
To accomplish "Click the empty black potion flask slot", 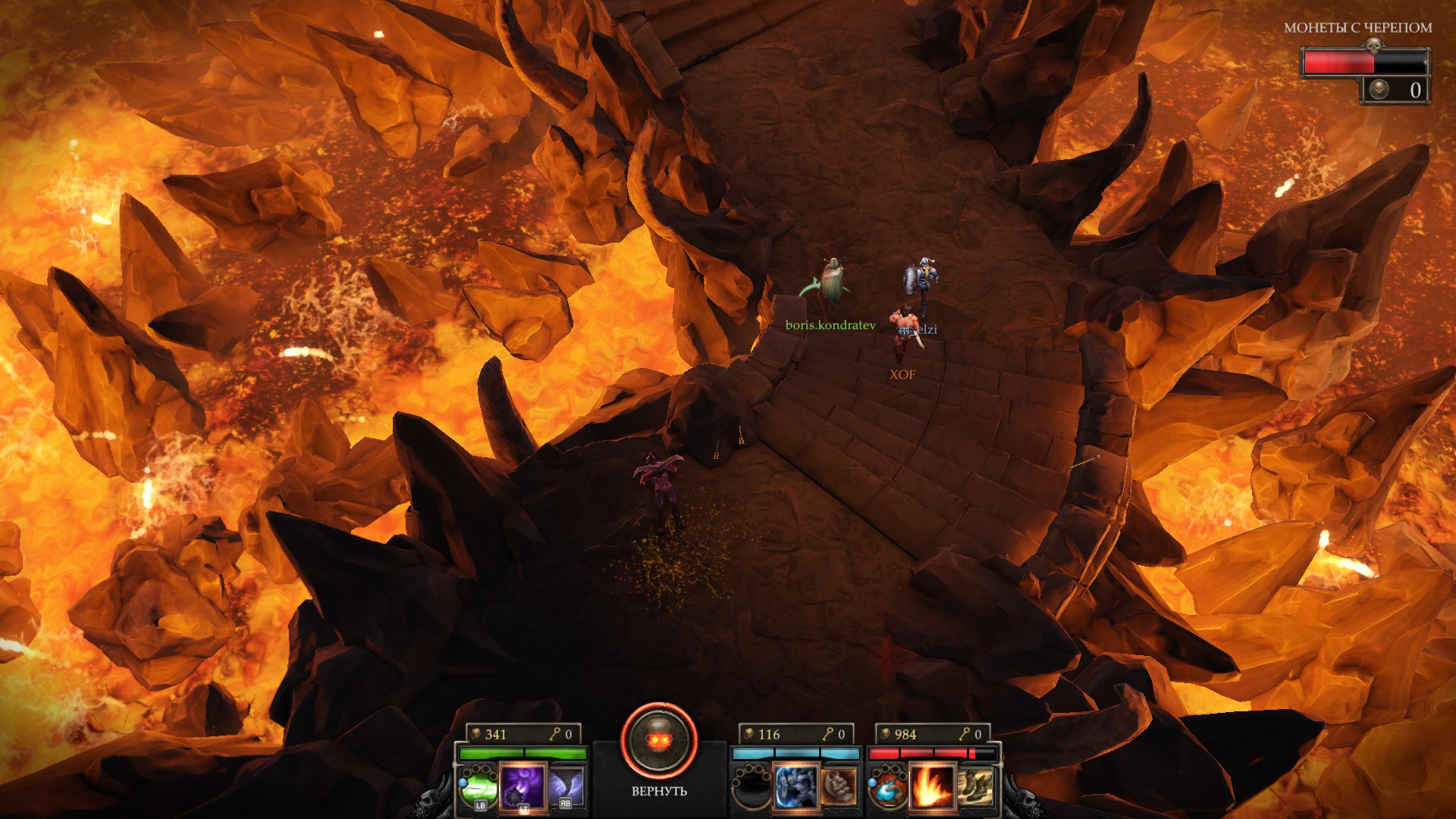I will point(751,787).
